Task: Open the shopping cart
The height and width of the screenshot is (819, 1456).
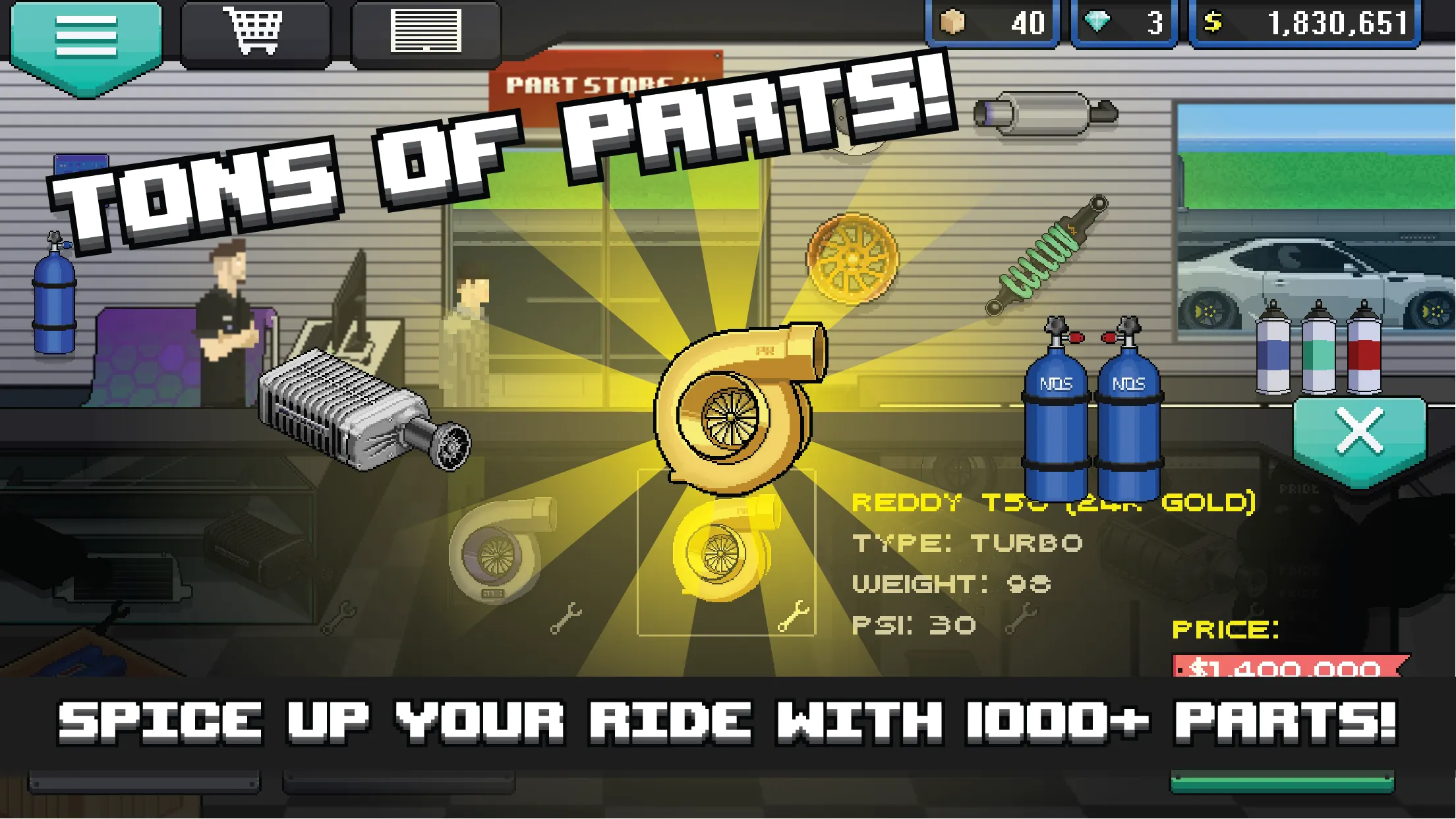Action: click(x=254, y=30)
